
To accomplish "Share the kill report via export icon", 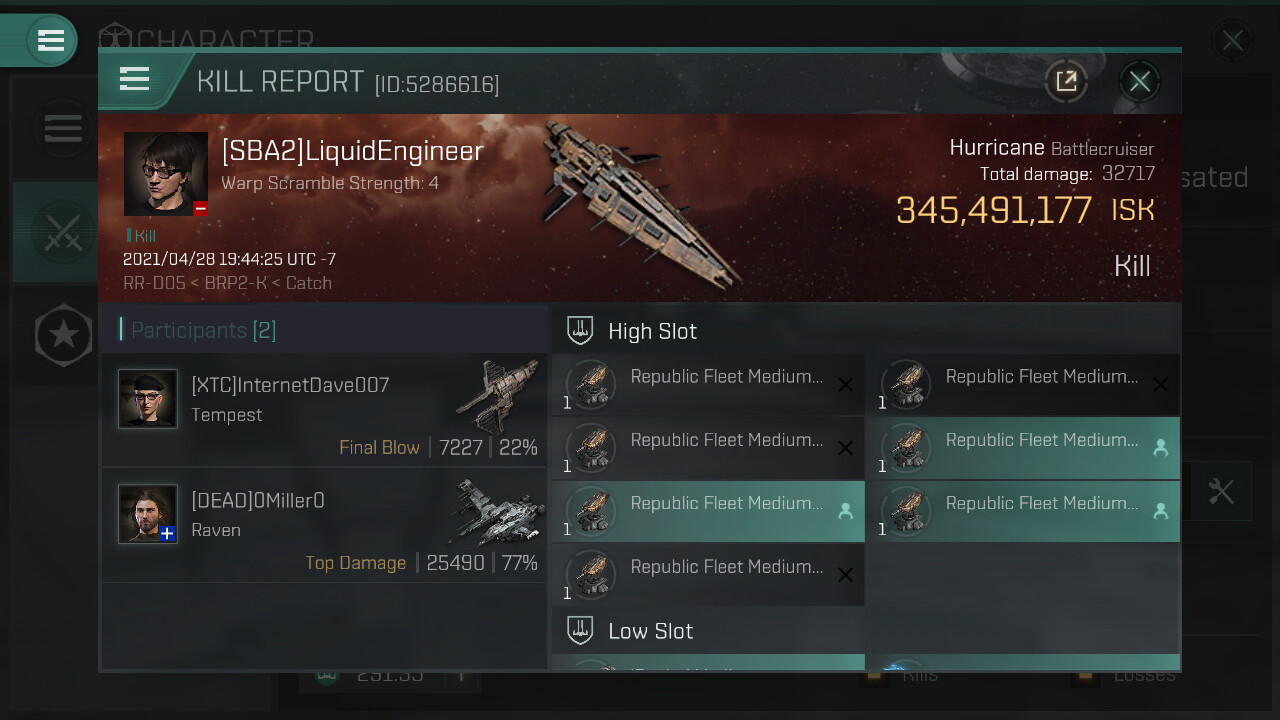I will click(1066, 82).
